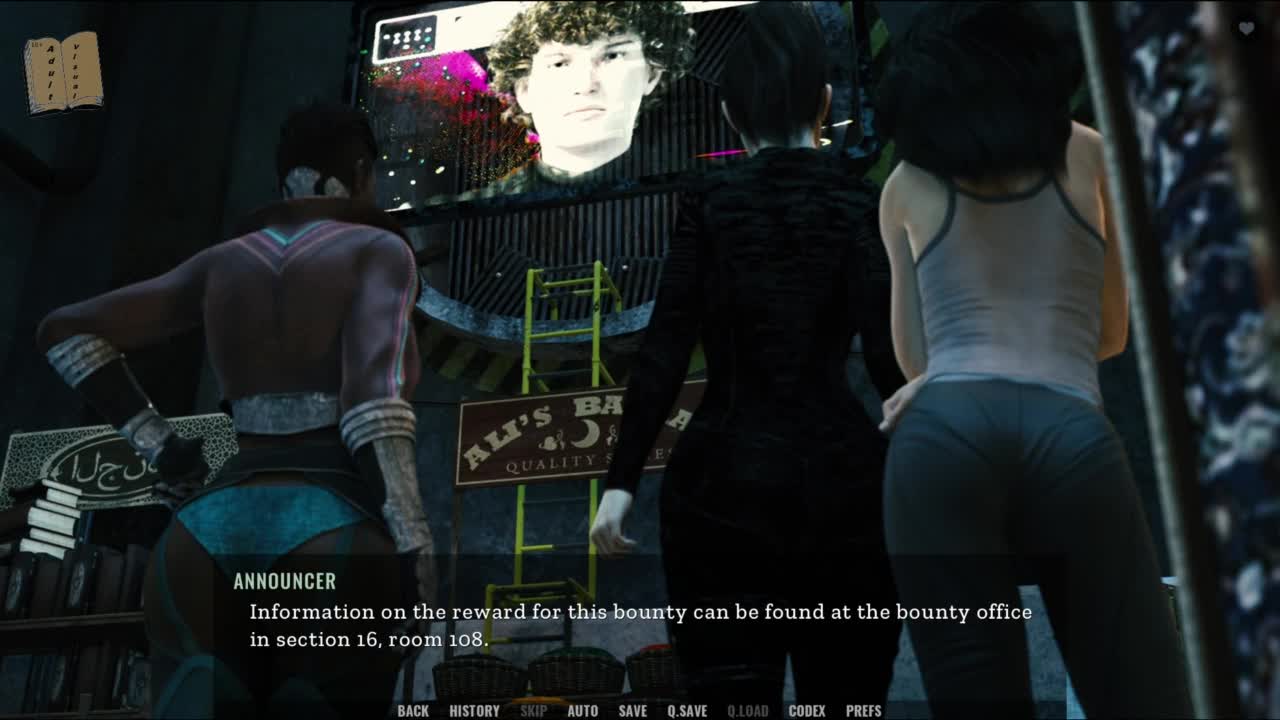Screen dimensions: 1280x720
Task: Click the Adult Visual book logo
Action: (x=63, y=71)
